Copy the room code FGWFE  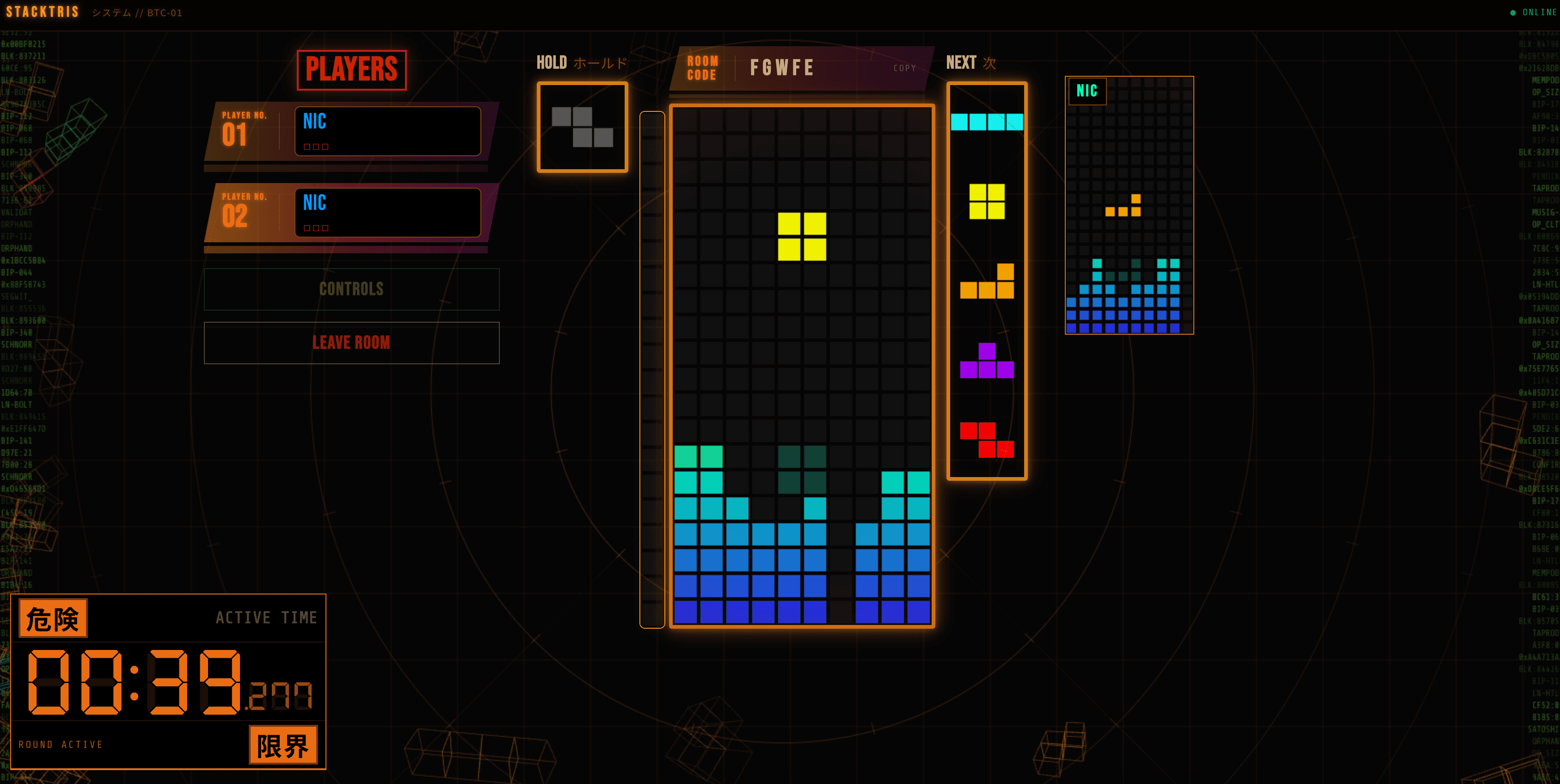click(x=904, y=68)
